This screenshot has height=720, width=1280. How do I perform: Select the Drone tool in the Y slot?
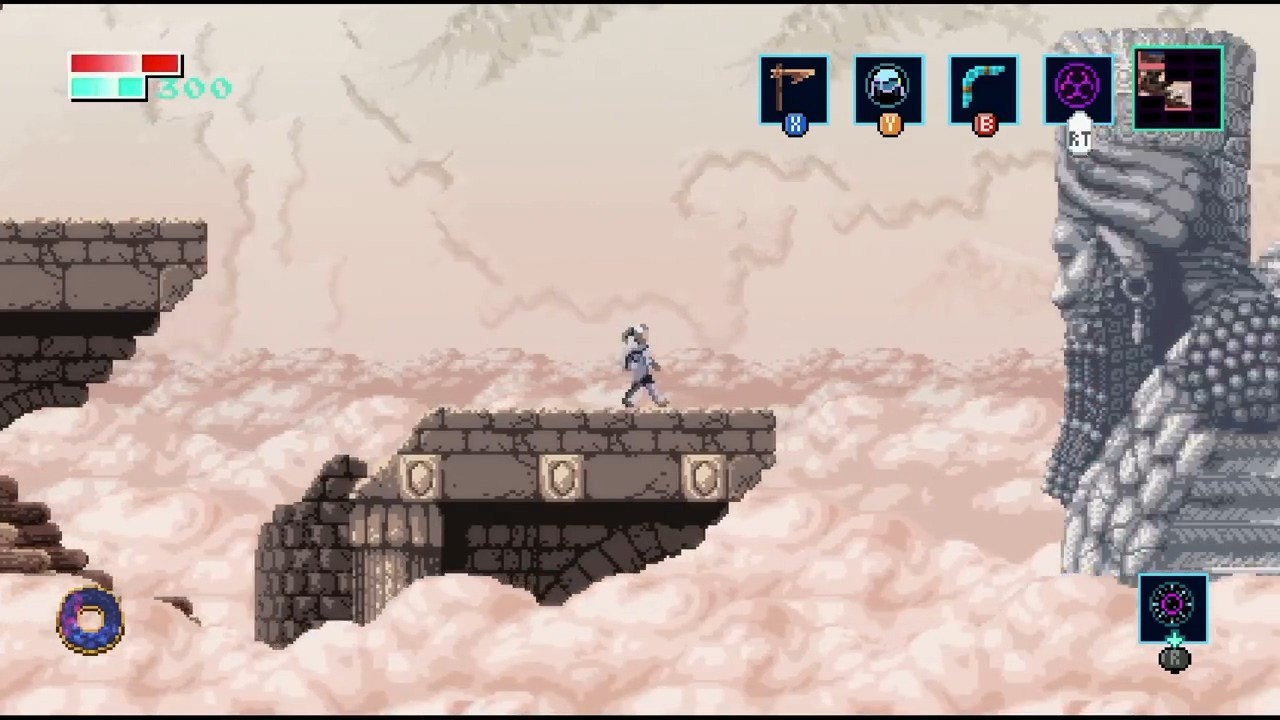tap(889, 88)
